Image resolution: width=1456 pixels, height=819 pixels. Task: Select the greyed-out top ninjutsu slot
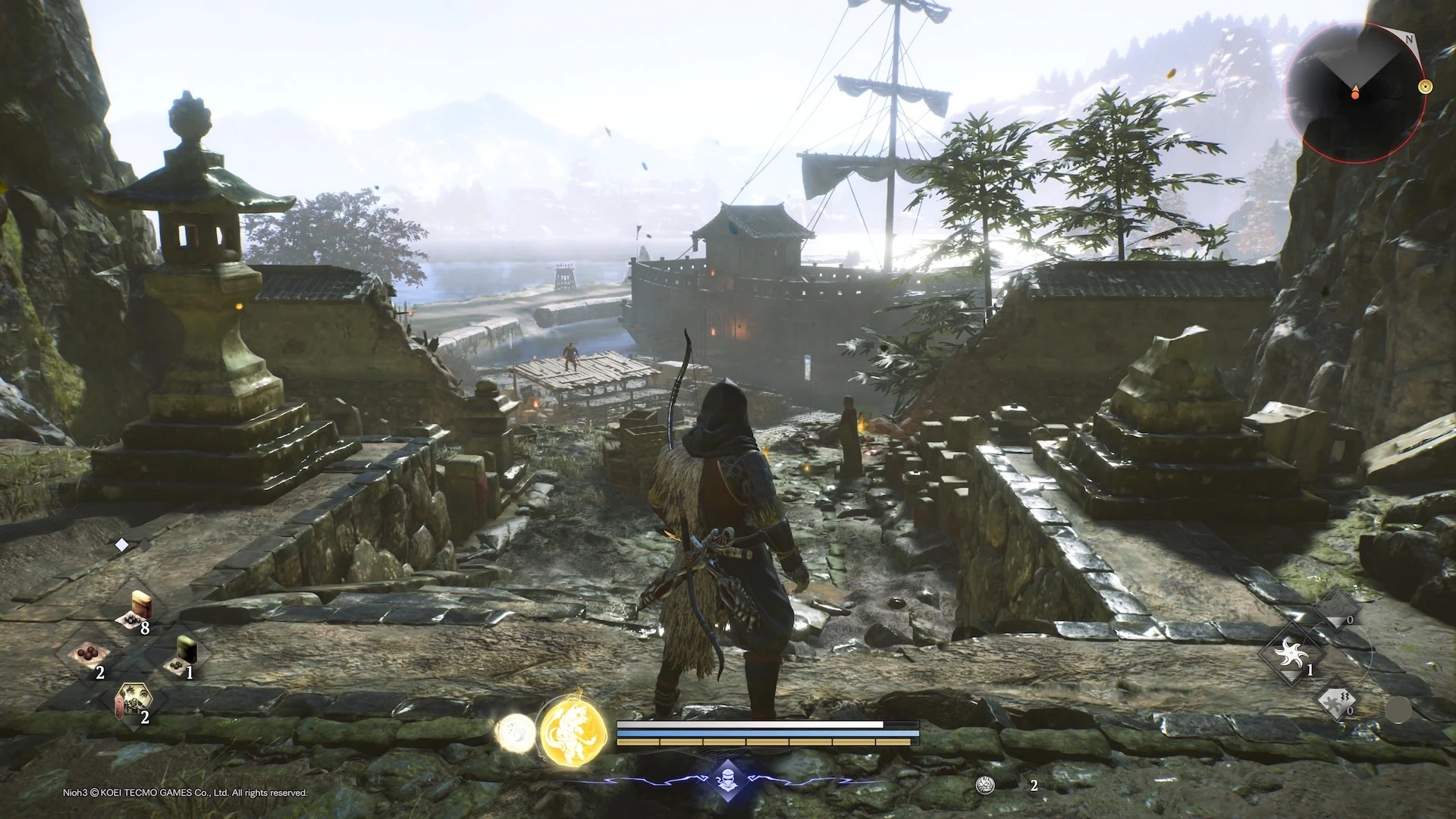coord(1335,609)
